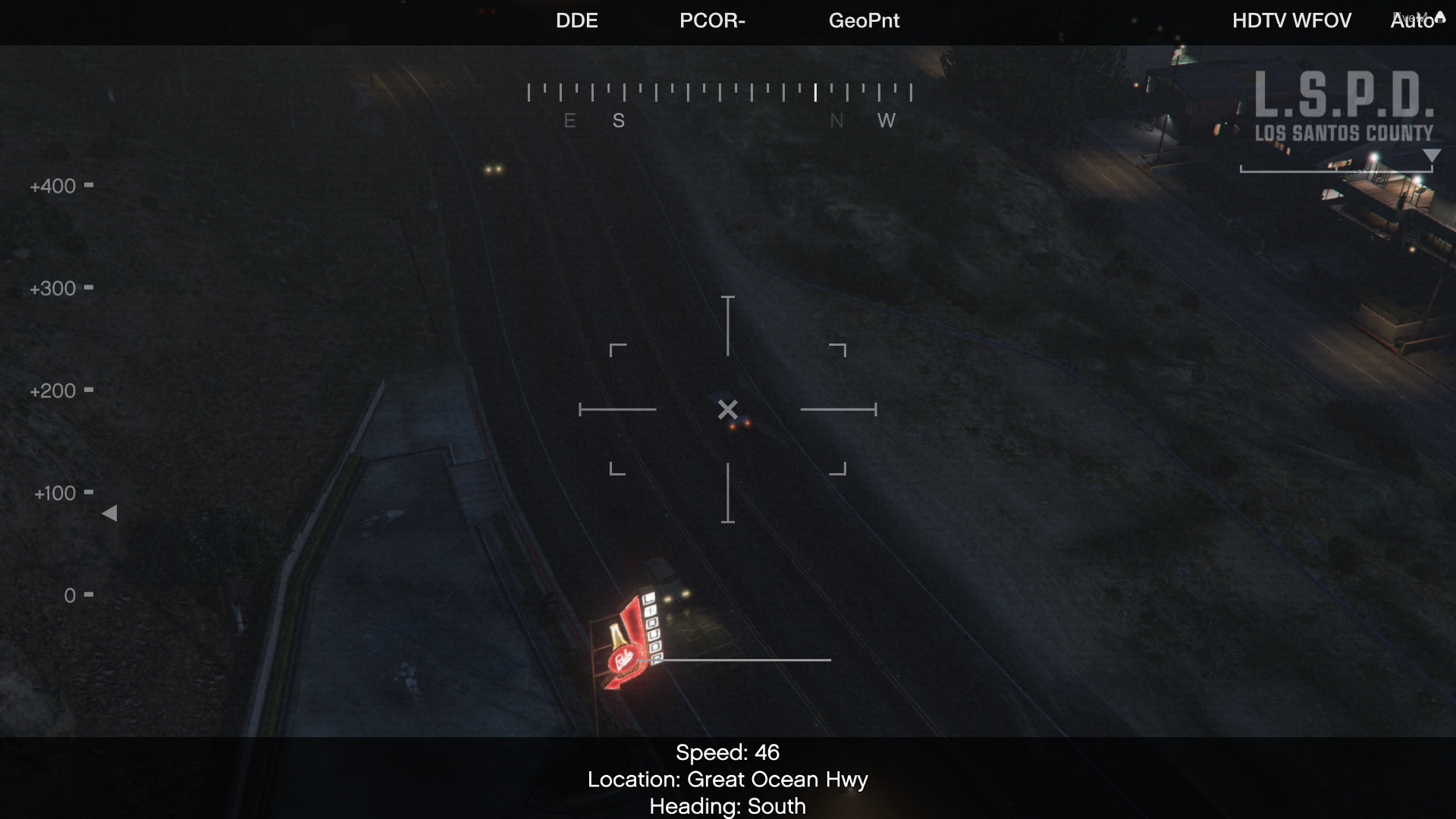This screenshot has width=1456, height=819.
Task: Toggle the DDE overlay mode
Action: tap(577, 21)
